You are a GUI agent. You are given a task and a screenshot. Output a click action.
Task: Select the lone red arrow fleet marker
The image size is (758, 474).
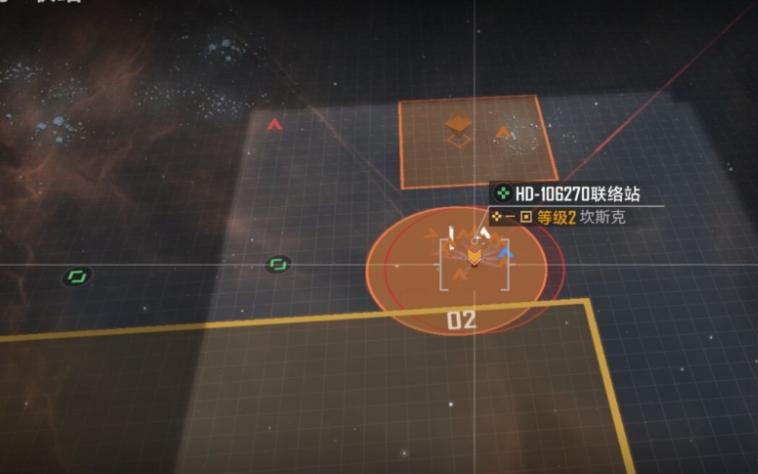274,125
